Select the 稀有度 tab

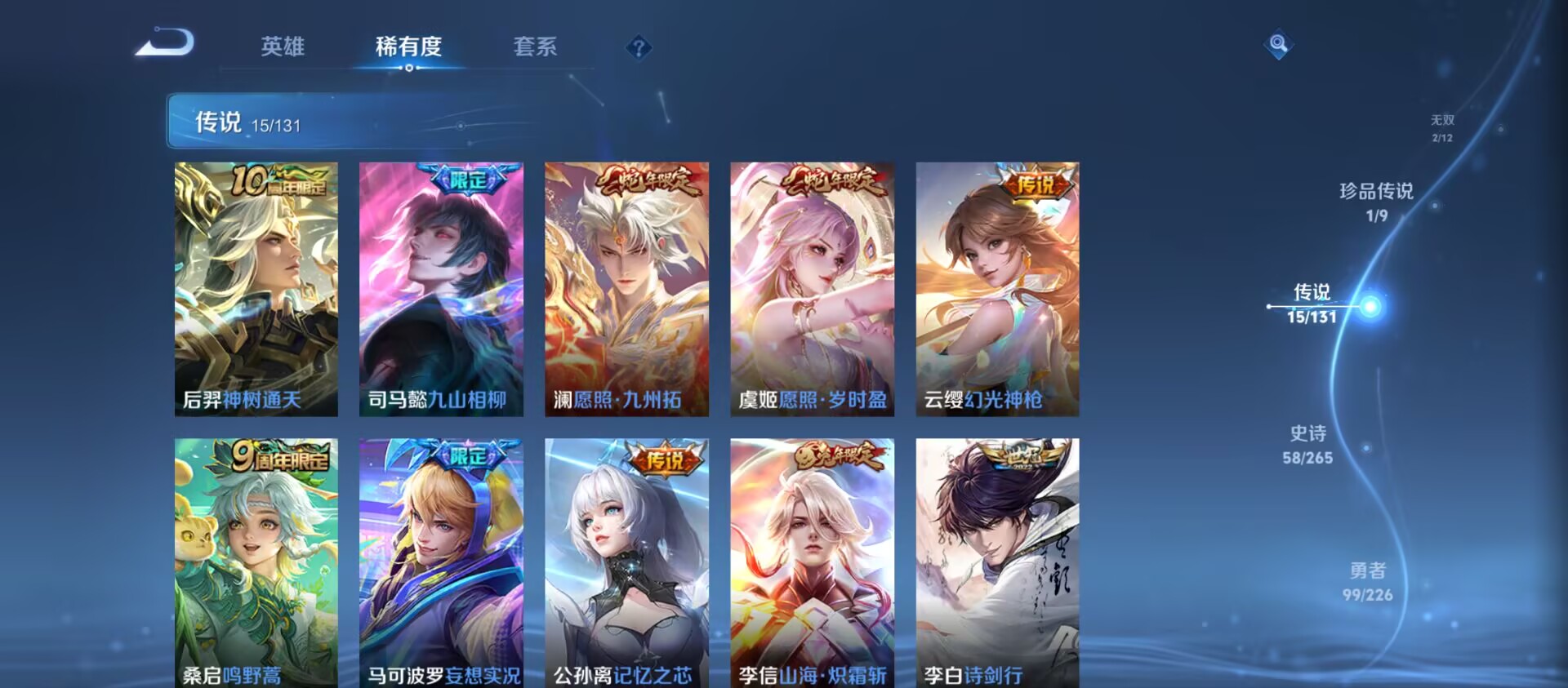[x=409, y=47]
